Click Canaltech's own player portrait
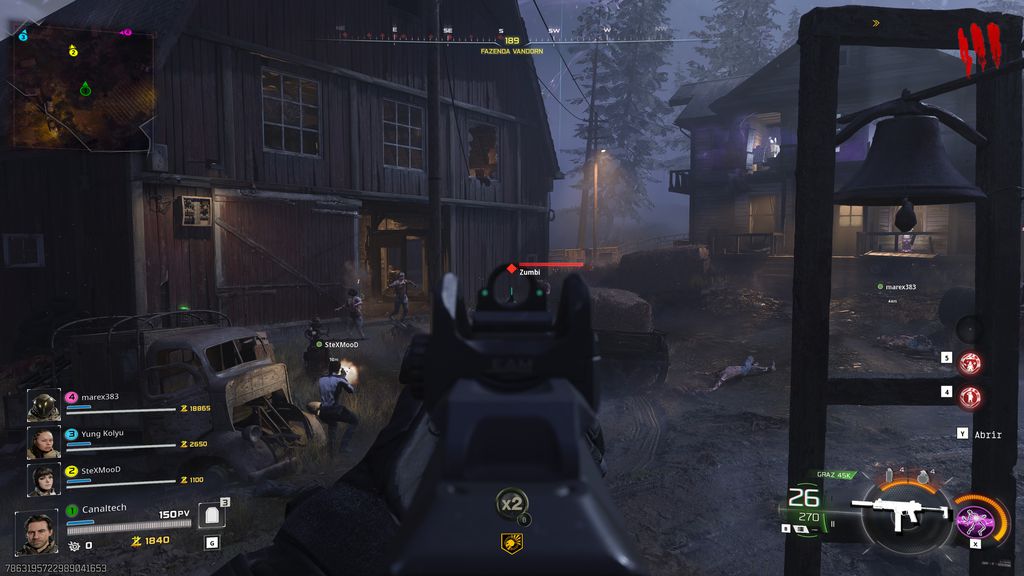Viewport: 1024px width, 576px height. tap(37, 531)
